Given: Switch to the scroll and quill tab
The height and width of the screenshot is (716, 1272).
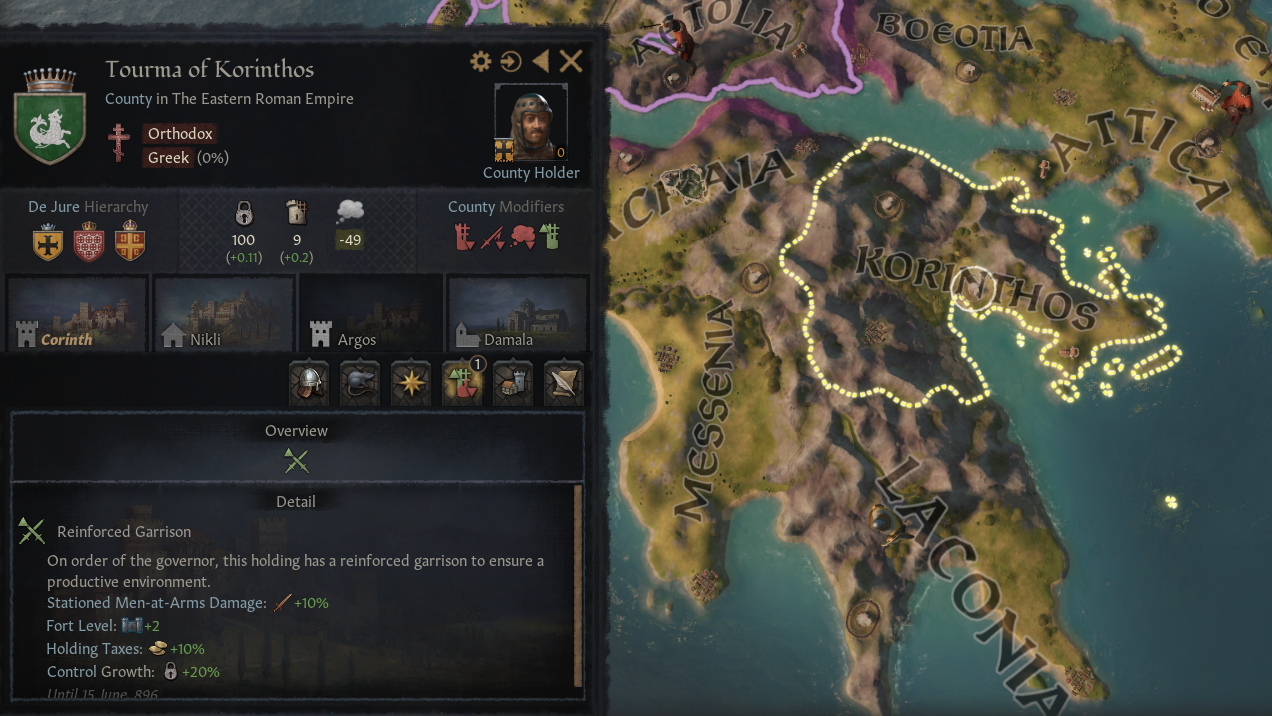Looking at the screenshot, I should pyautogui.click(x=564, y=384).
